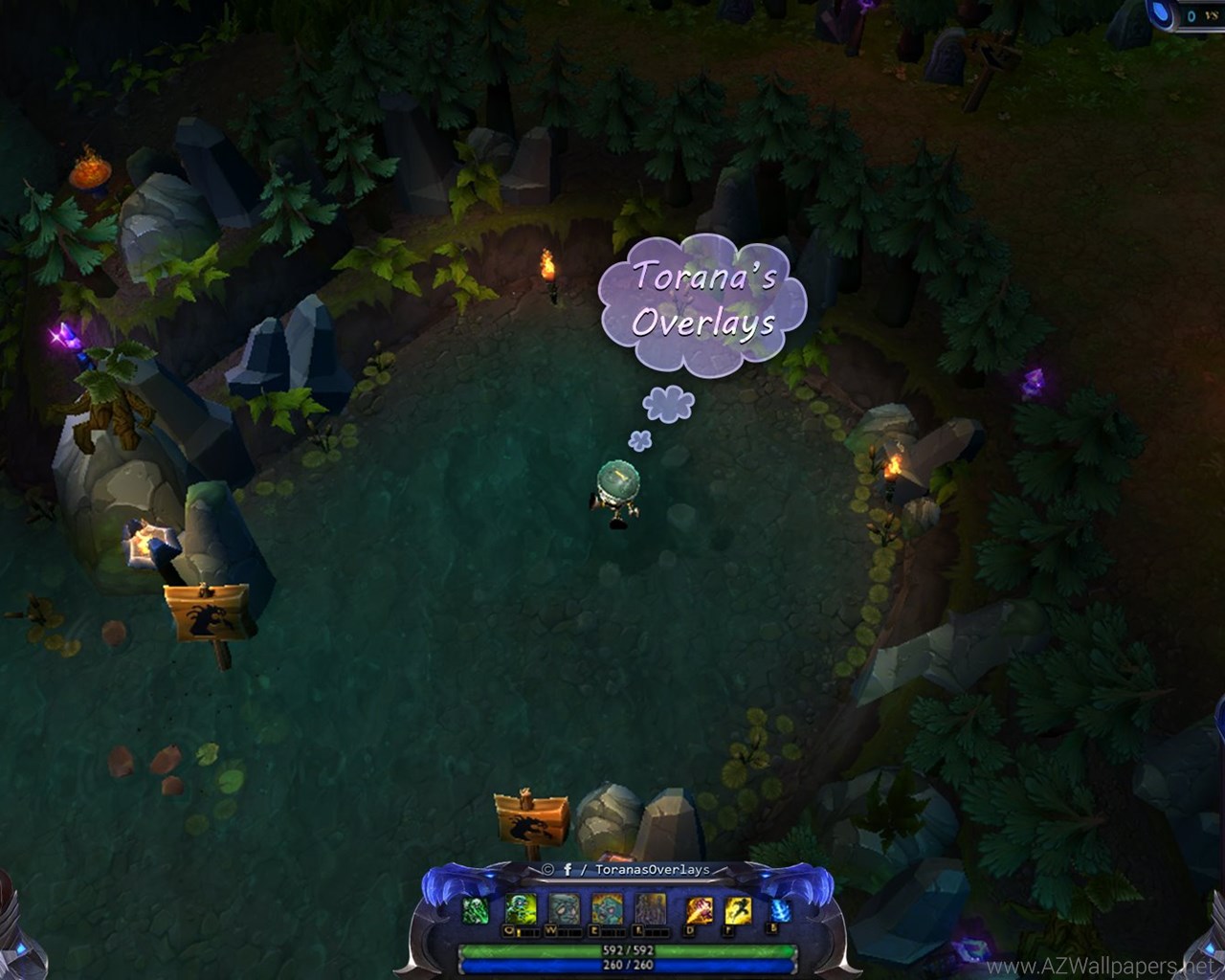The height and width of the screenshot is (980, 1225).
Task: Click the blue Recall icon
Action: tap(780, 910)
